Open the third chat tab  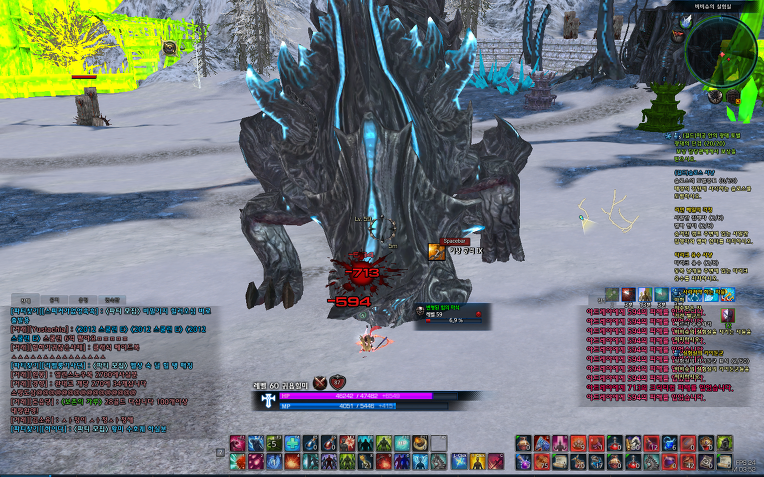pyautogui.click(x=83, y=299)
